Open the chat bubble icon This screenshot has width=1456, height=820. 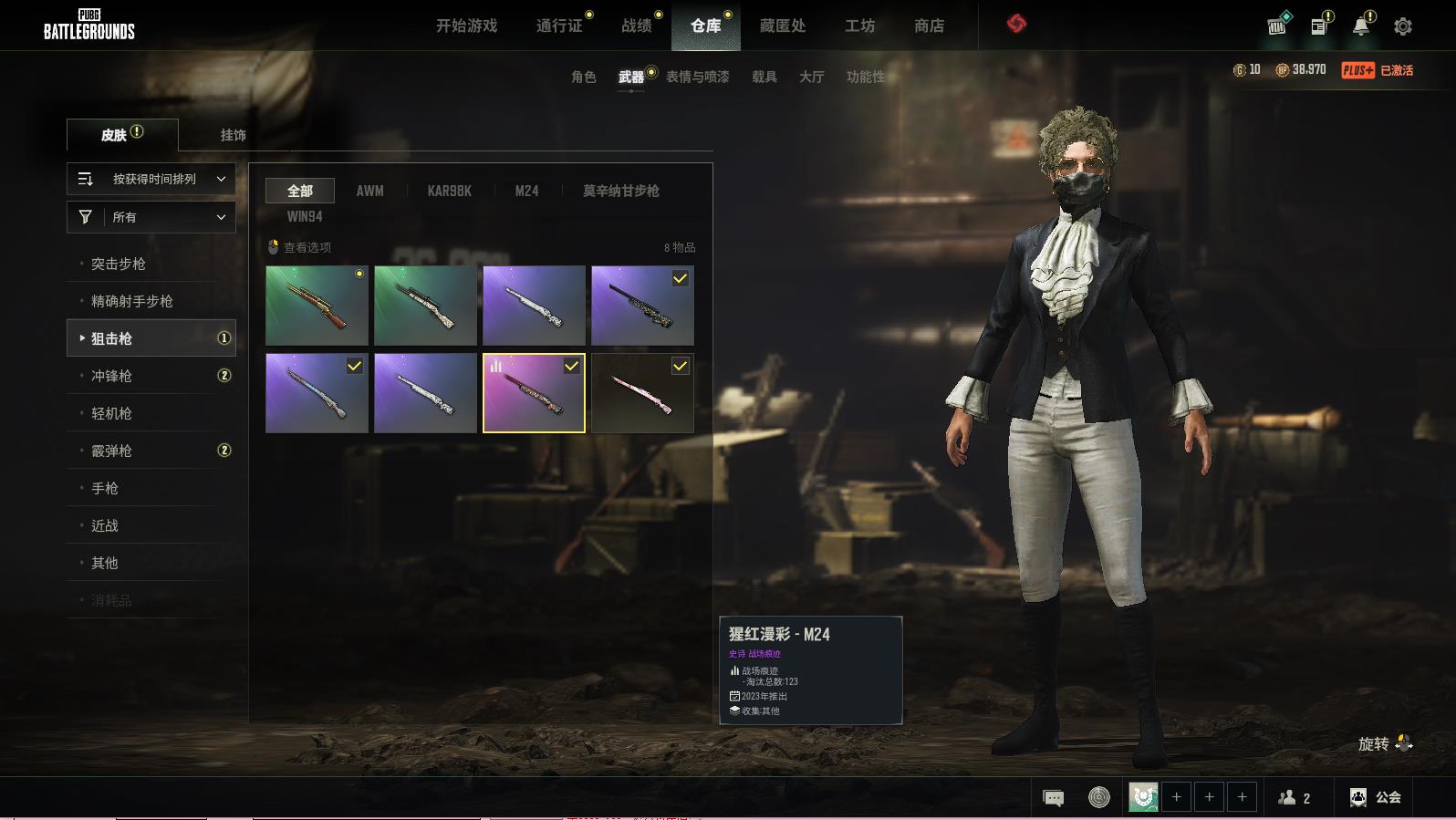1053,798
